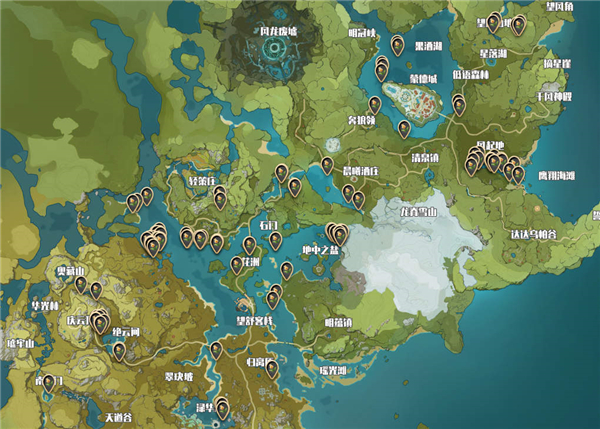Click the map marker at 南天门
Screen dimensions: 600x429
[48, 381]
